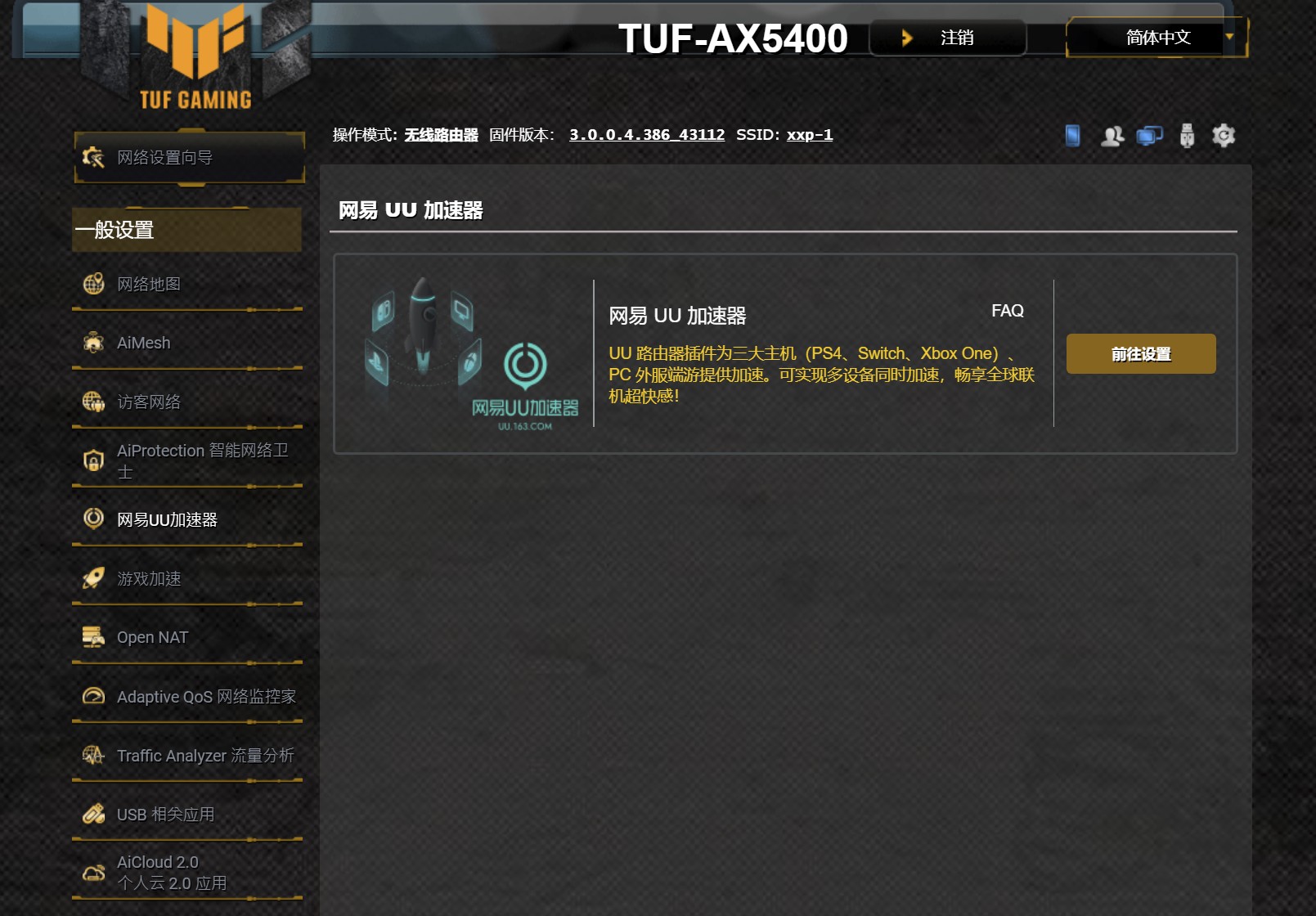Open AiCloud 2.0 个人云应用

click(x=94, y=872)
